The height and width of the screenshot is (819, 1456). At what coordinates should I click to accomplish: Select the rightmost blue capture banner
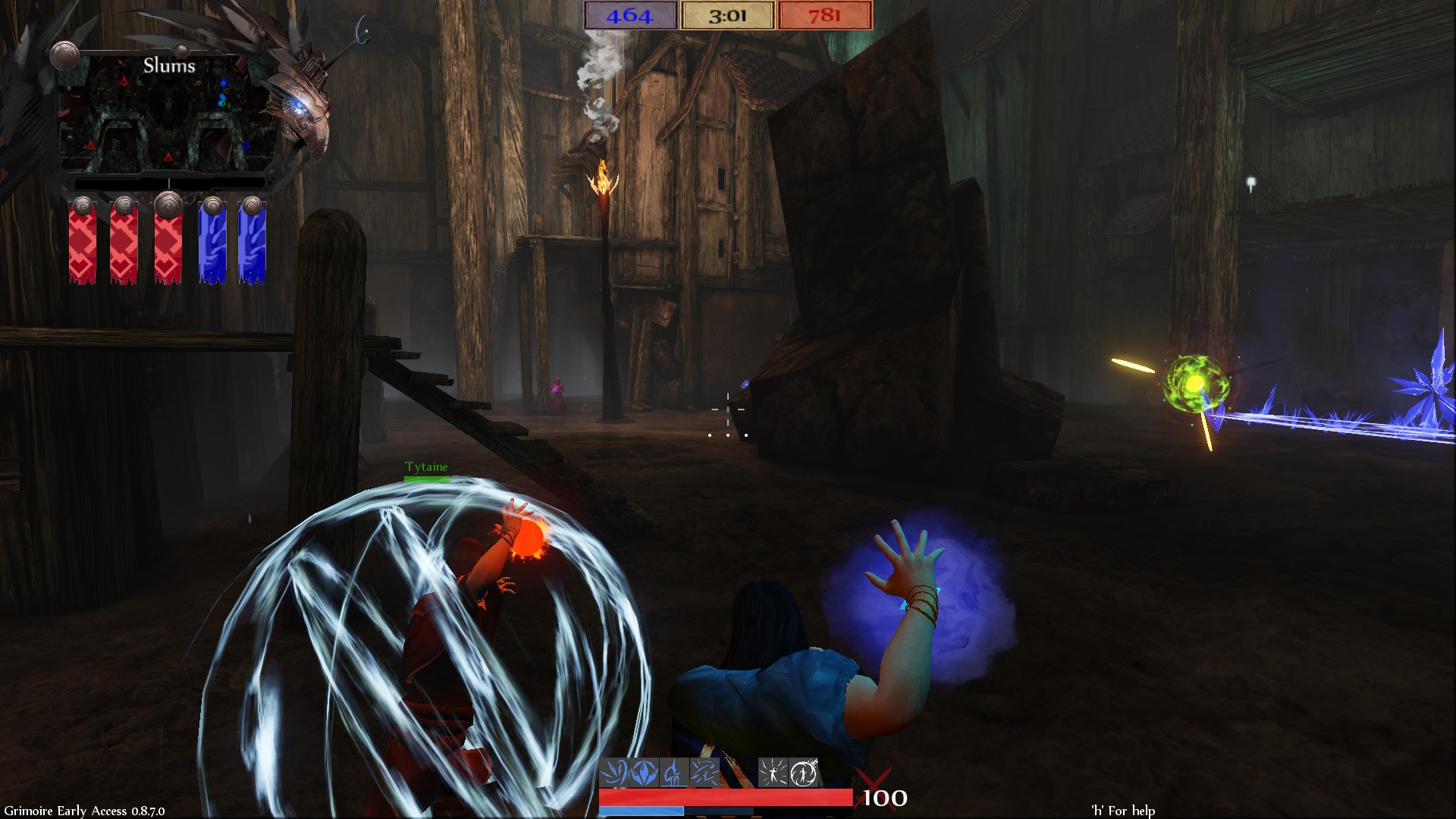(254, 243)
